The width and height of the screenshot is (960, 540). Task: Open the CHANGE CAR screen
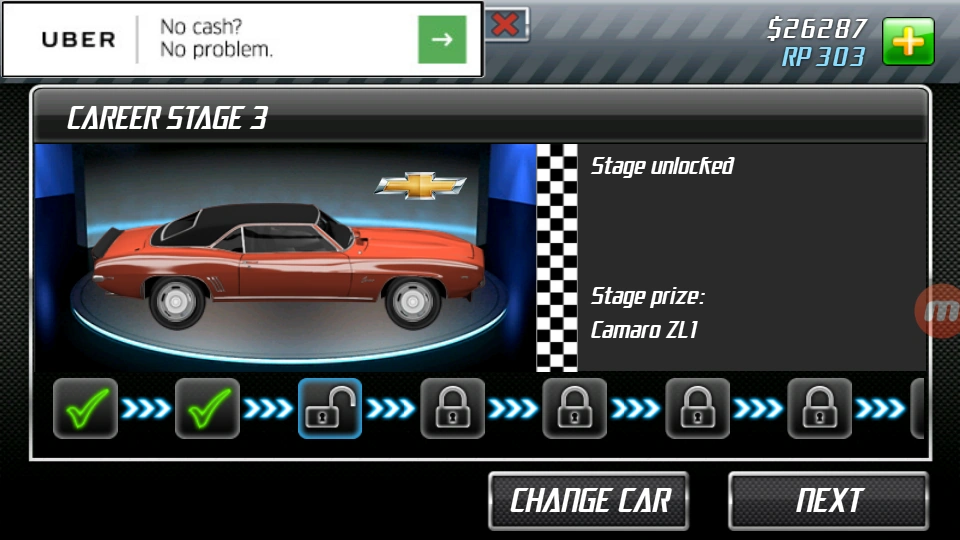pos(589,500)
